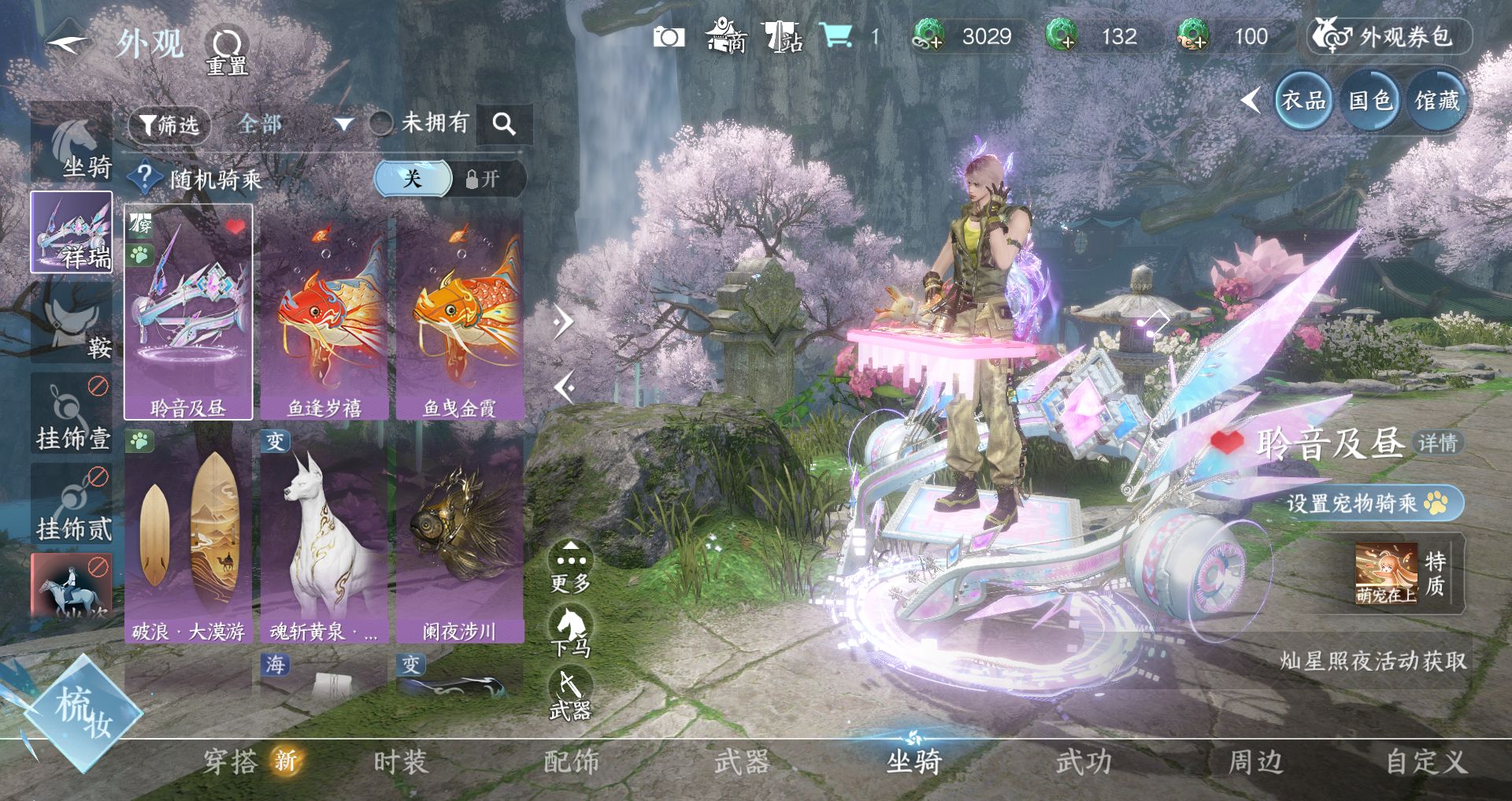Open the mount search magnifier
1512x801 pixels.
[504, 124]
